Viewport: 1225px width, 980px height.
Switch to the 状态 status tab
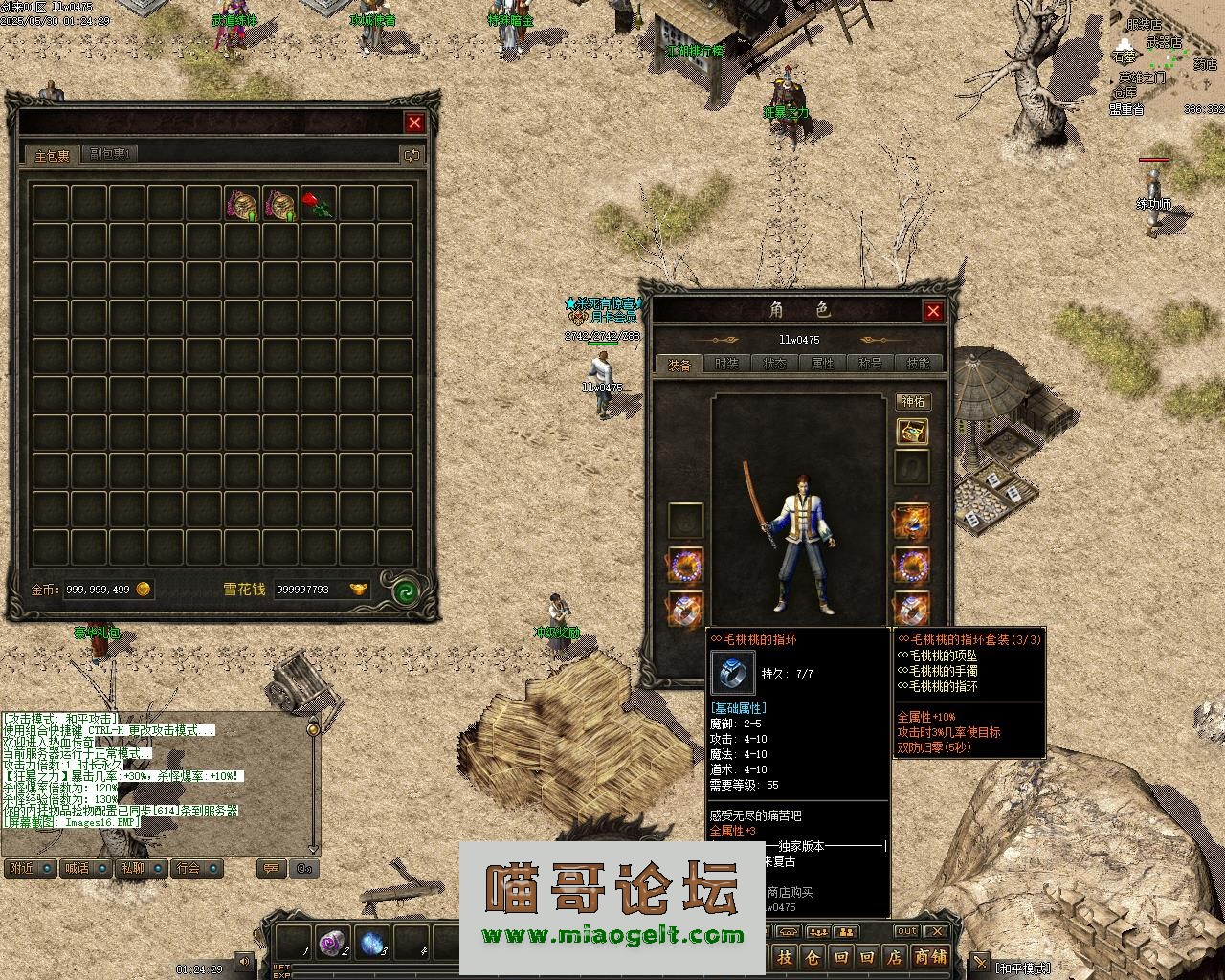775,364
